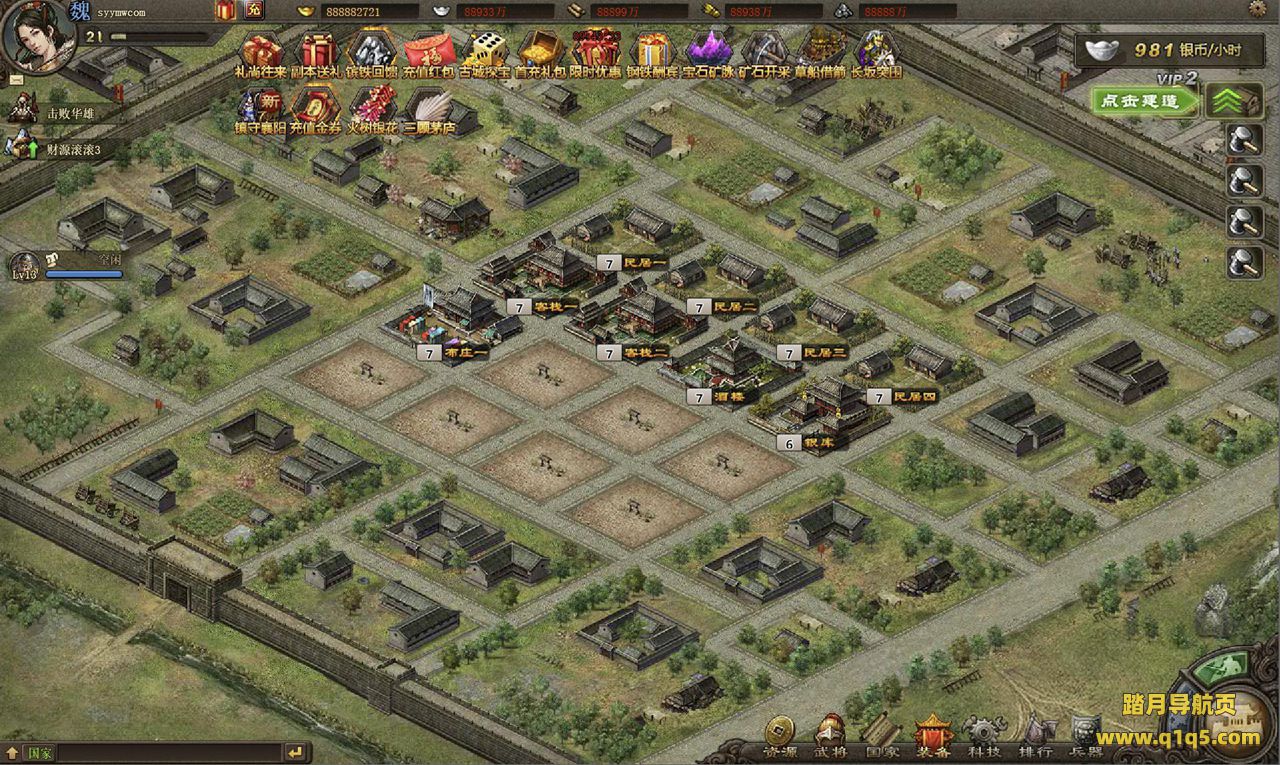Open the 充值红包 red envelope event
The width and height of the screenshot is (1280, 765).
point(426,54)
